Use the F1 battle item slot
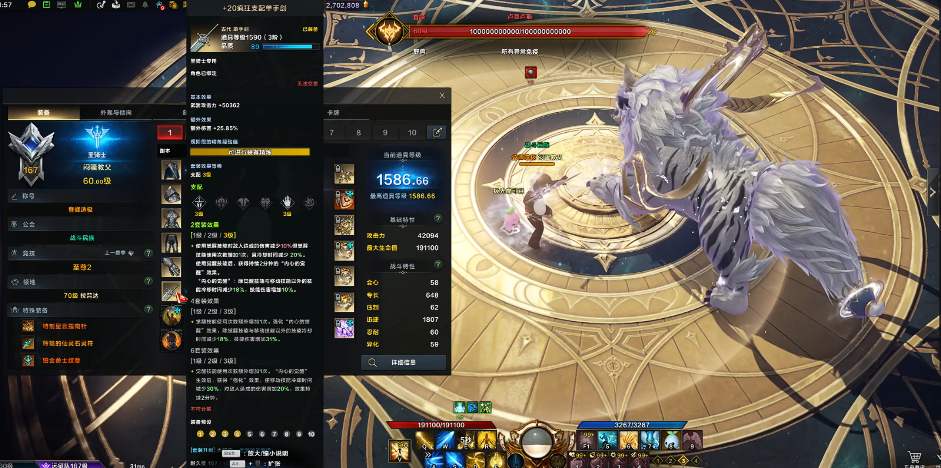 point(586,440)
